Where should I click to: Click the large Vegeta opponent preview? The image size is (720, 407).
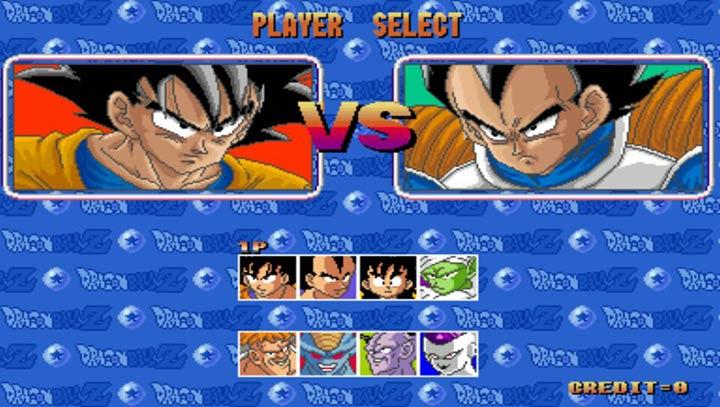pos(553,126)
